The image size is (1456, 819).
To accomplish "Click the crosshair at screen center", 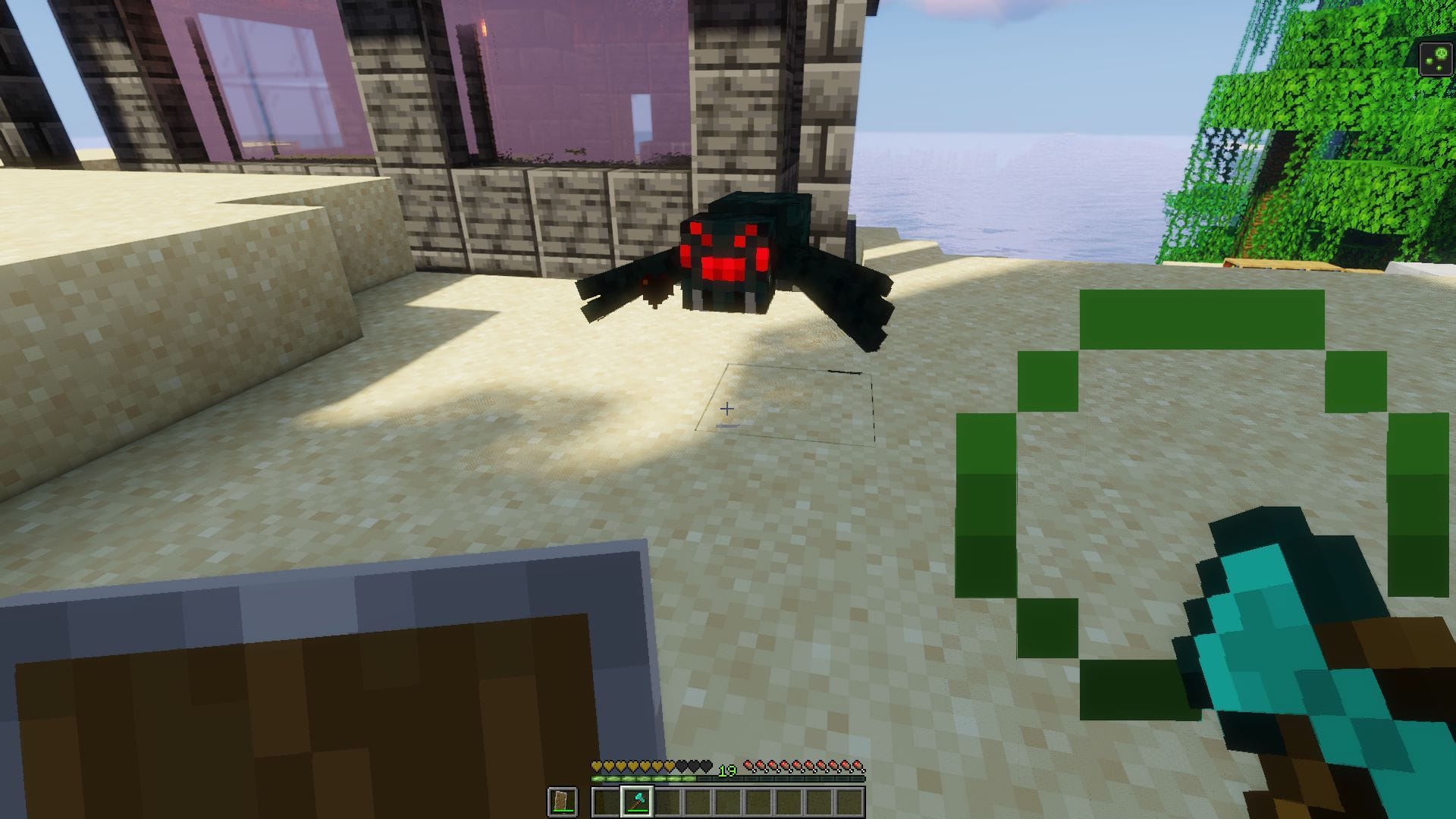I will click(728, 409).
